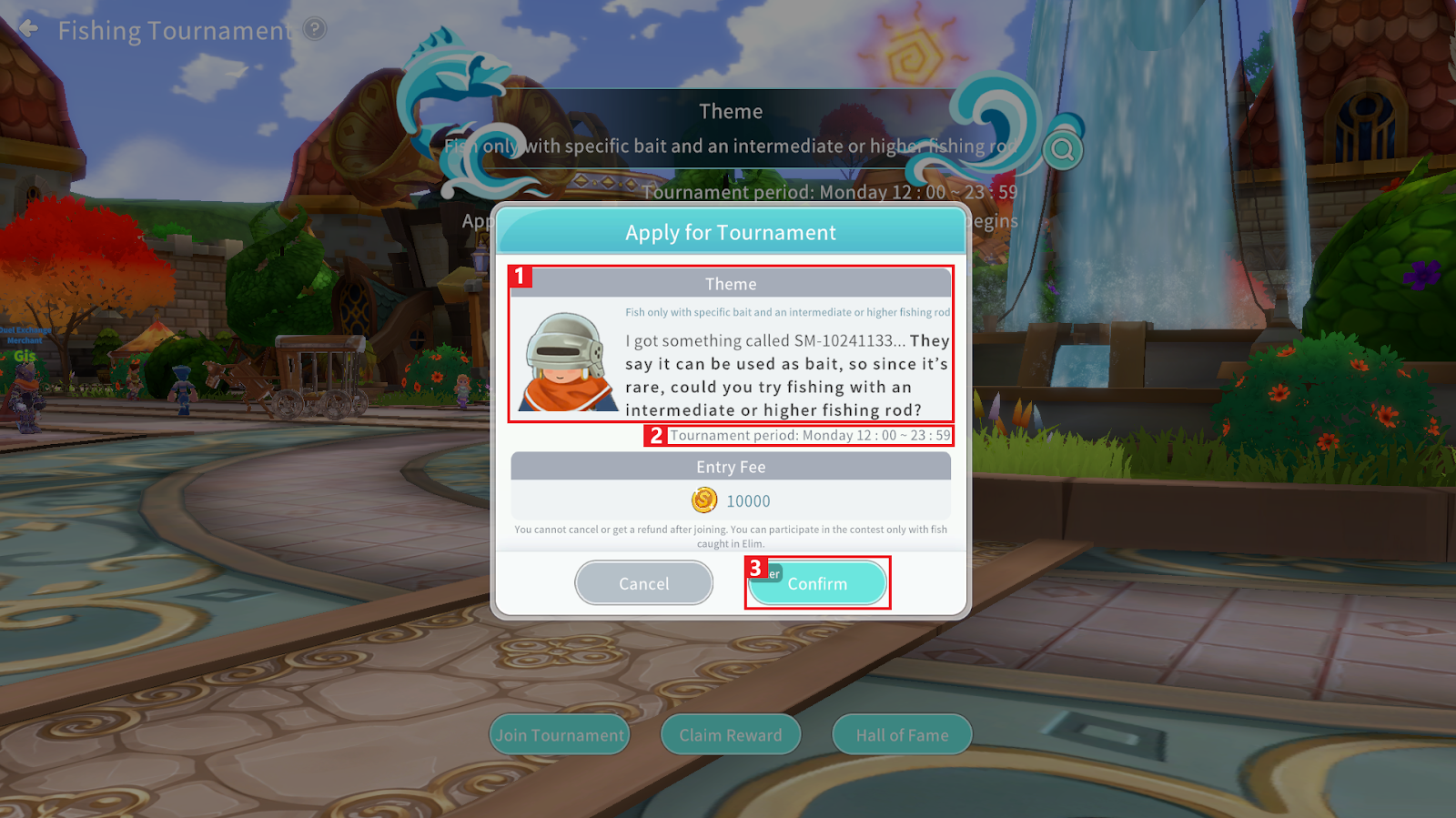Click the magnifying glass theme details icon
This screenshot has height=818, width=1456.
(1062, 149)
